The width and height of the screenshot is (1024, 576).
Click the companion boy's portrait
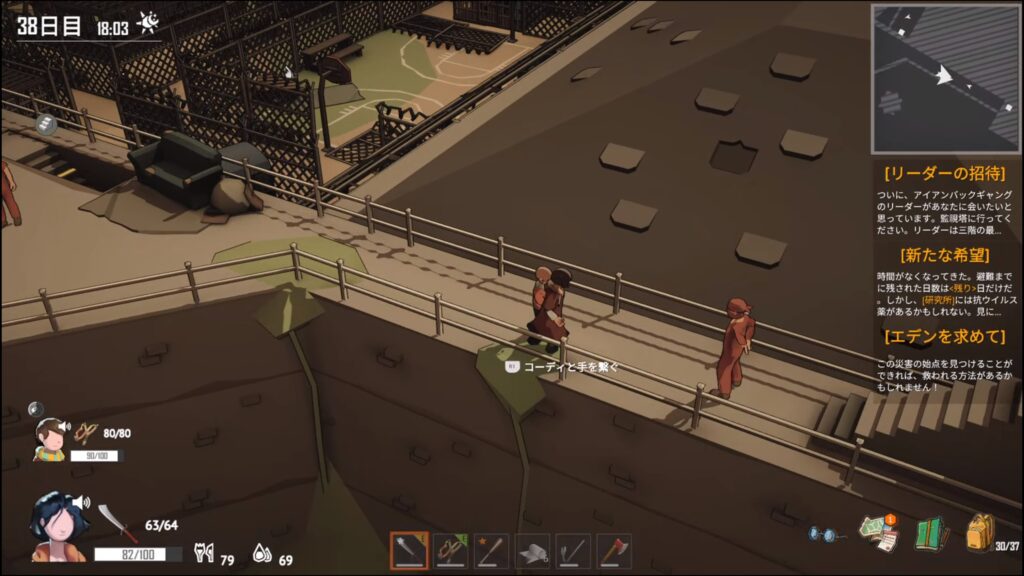(50, 438)
